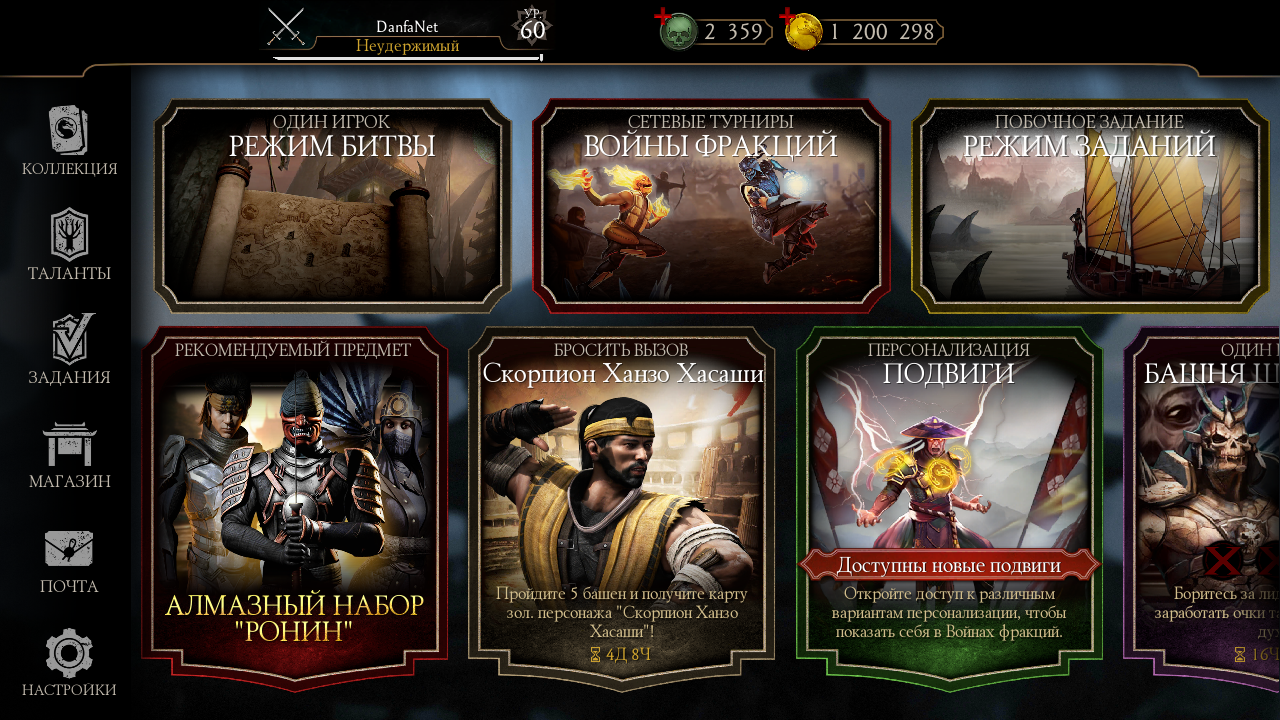Image resolution: width=1280 pixels, height=720 pixels.
Task: Open Настройки settings
Action: click(69, 663)
